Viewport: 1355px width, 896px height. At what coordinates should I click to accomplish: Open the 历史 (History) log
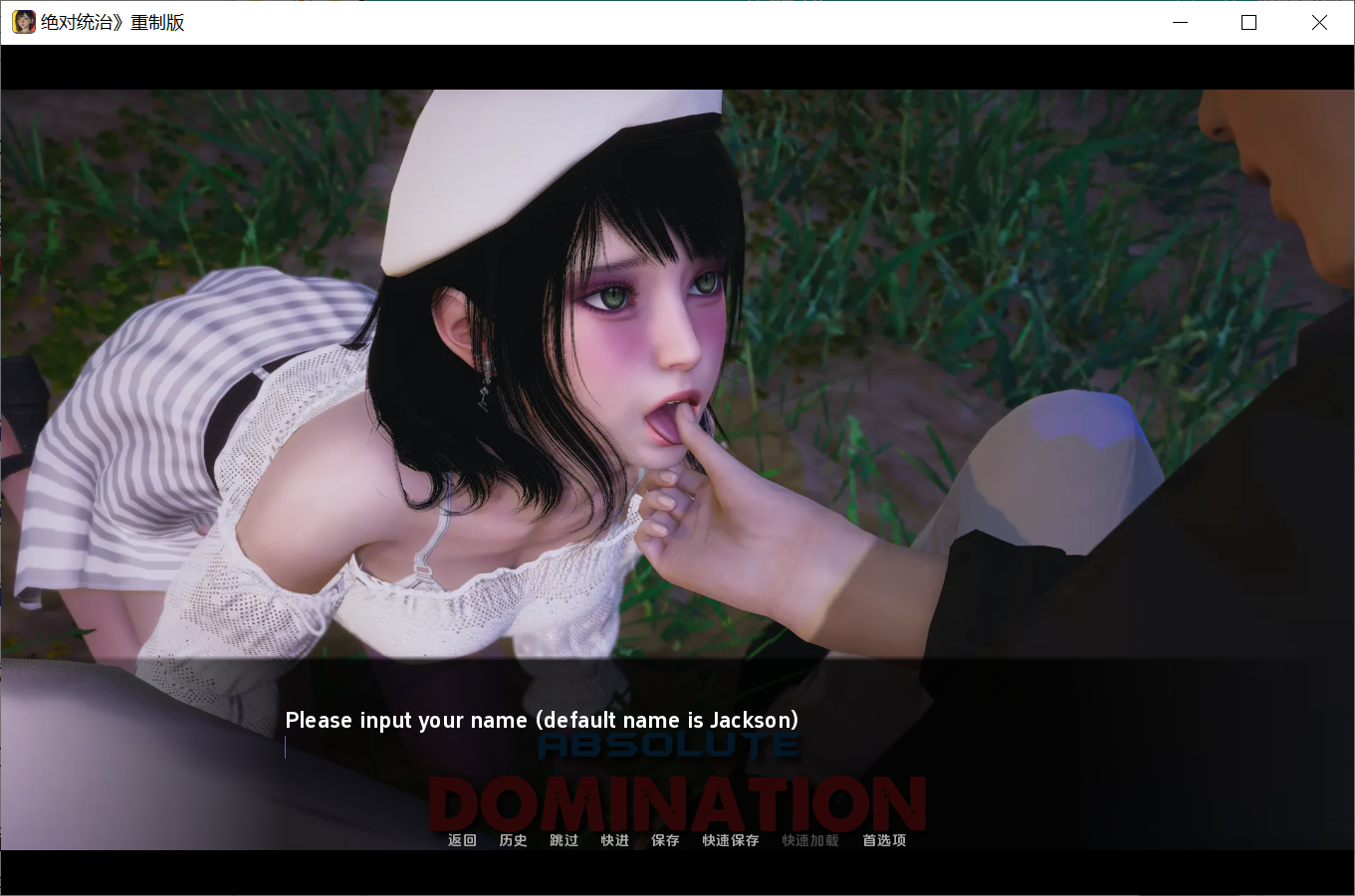[x=513, y=840]
